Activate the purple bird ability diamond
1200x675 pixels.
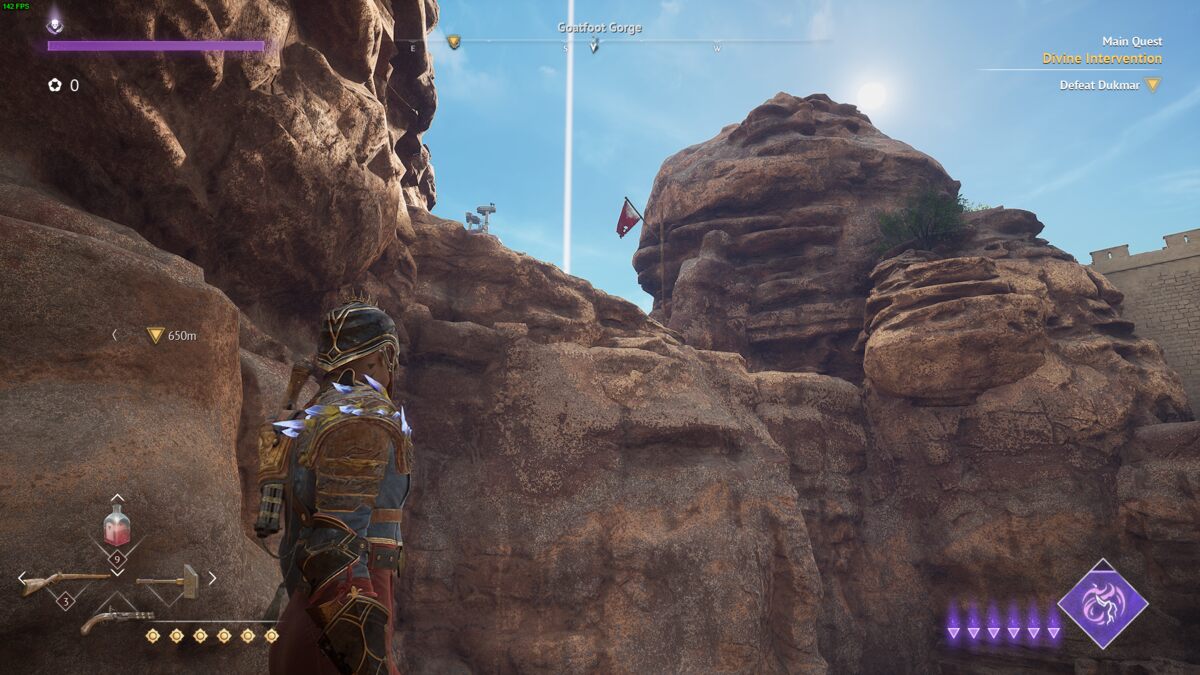(x=1103, y=604)
